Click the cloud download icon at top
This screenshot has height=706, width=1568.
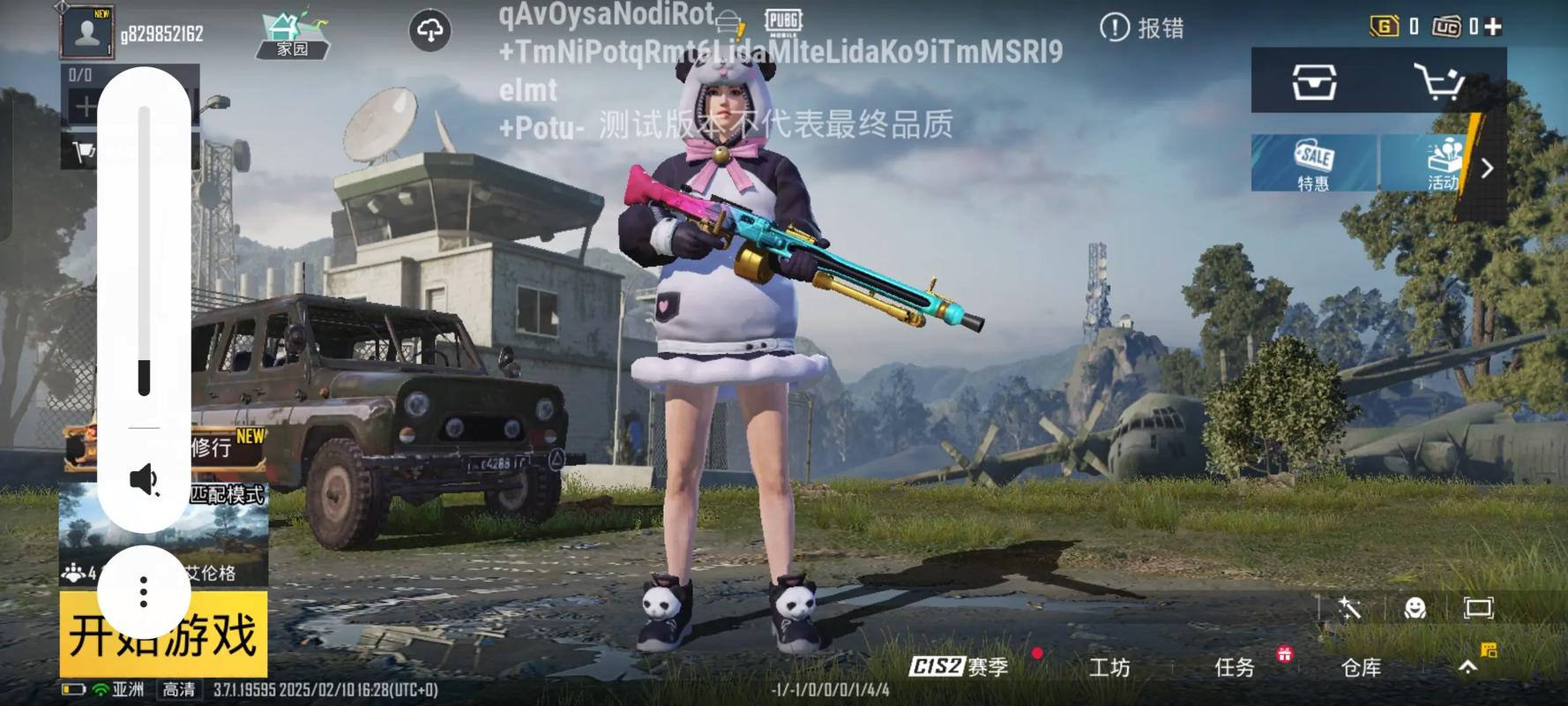pos(430,28)
